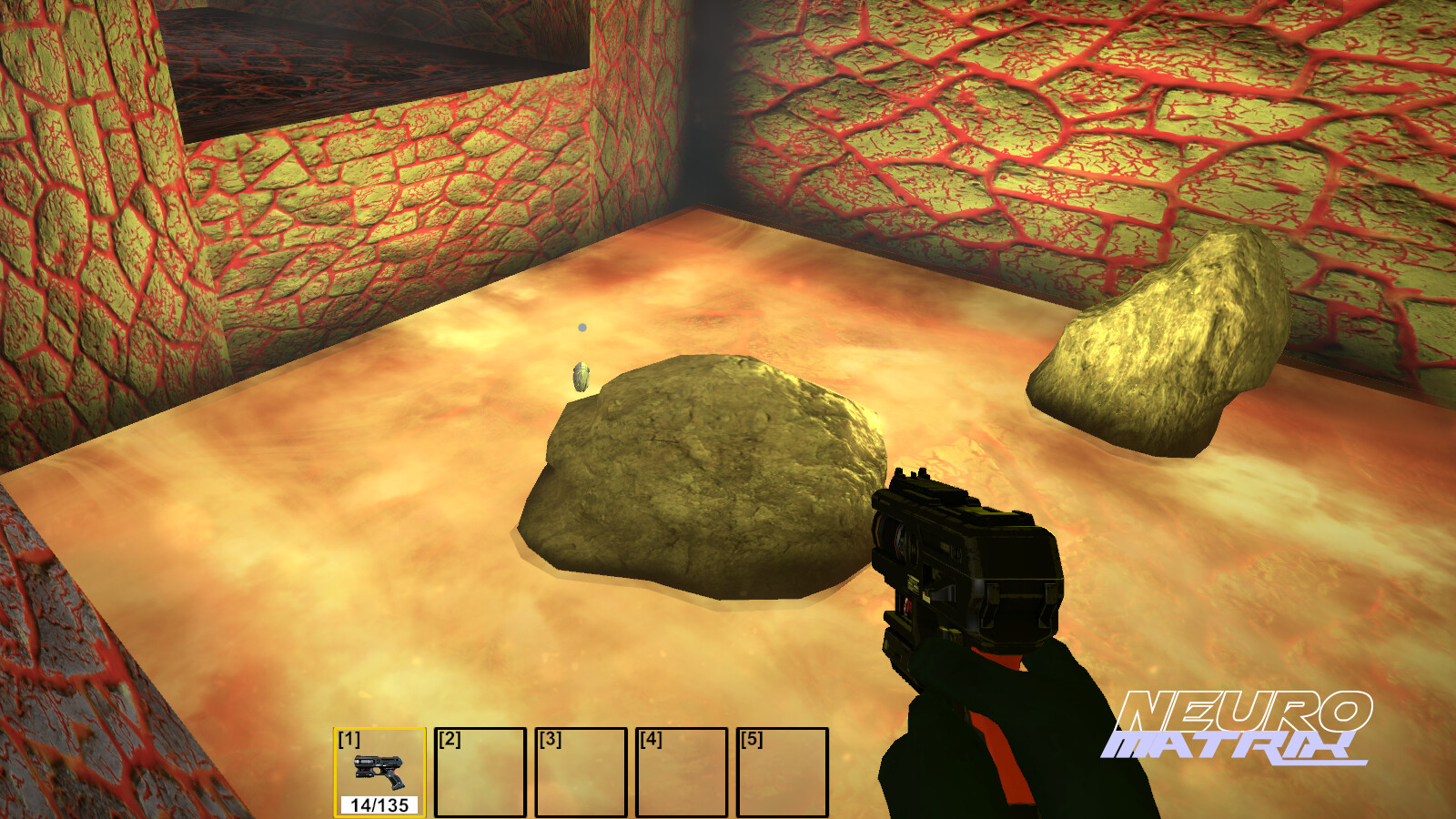Click the grenade-like pickup item on the floor

(x=580, y=375)
